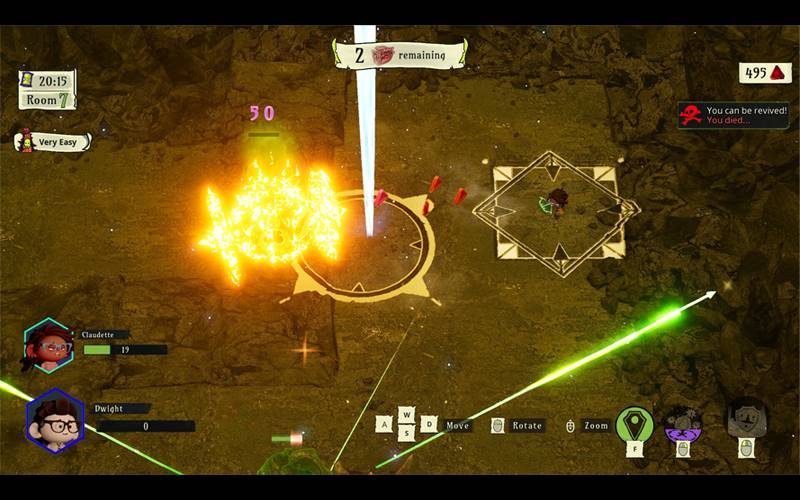Use the purple cauldron ability icon
Image resolution: width=800 pixels, height=500 pixels.
click(684, 423)
